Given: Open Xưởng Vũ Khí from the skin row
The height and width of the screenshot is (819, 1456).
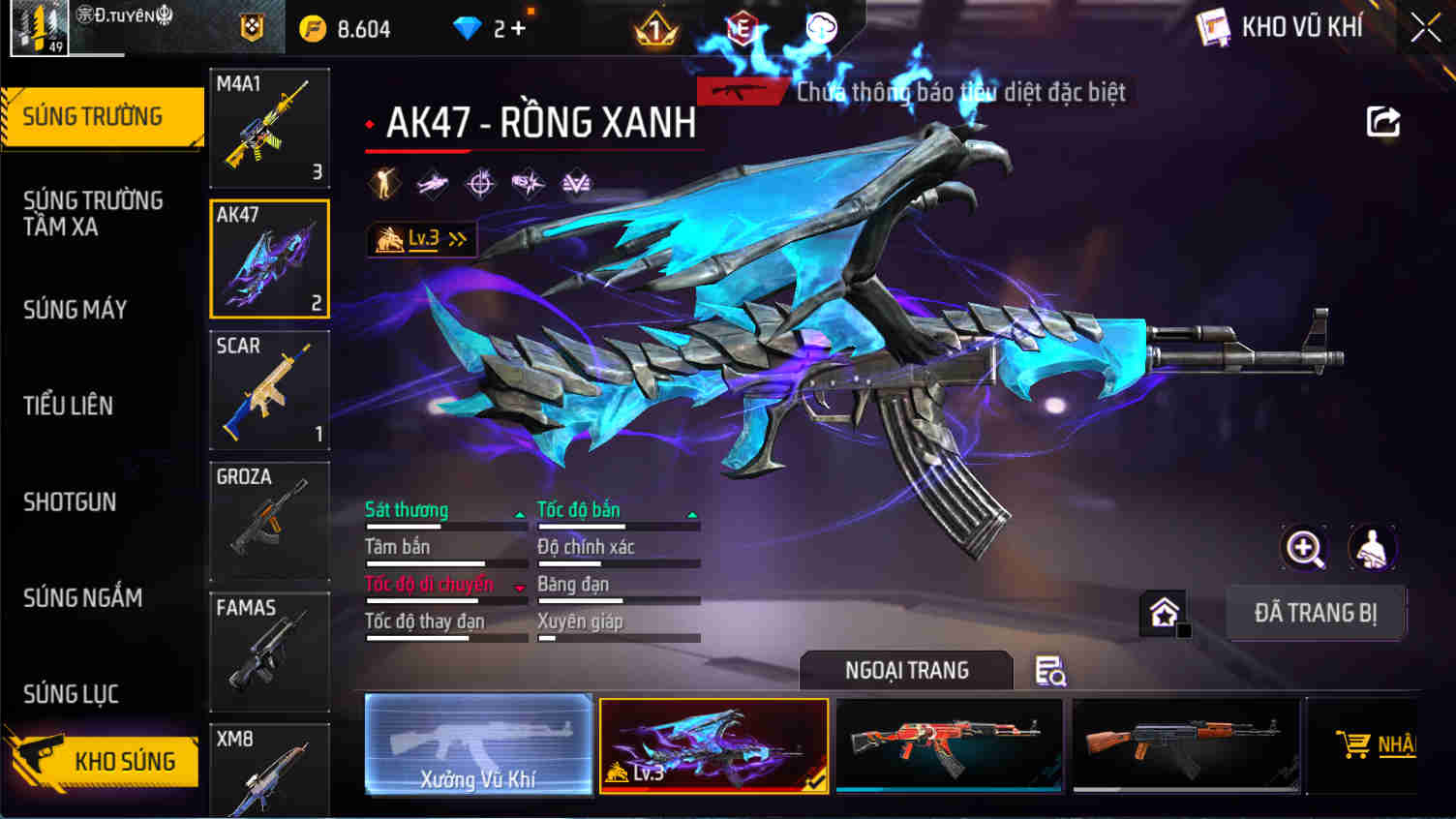Looking at the screenshot, I should (x=476, y=744).
